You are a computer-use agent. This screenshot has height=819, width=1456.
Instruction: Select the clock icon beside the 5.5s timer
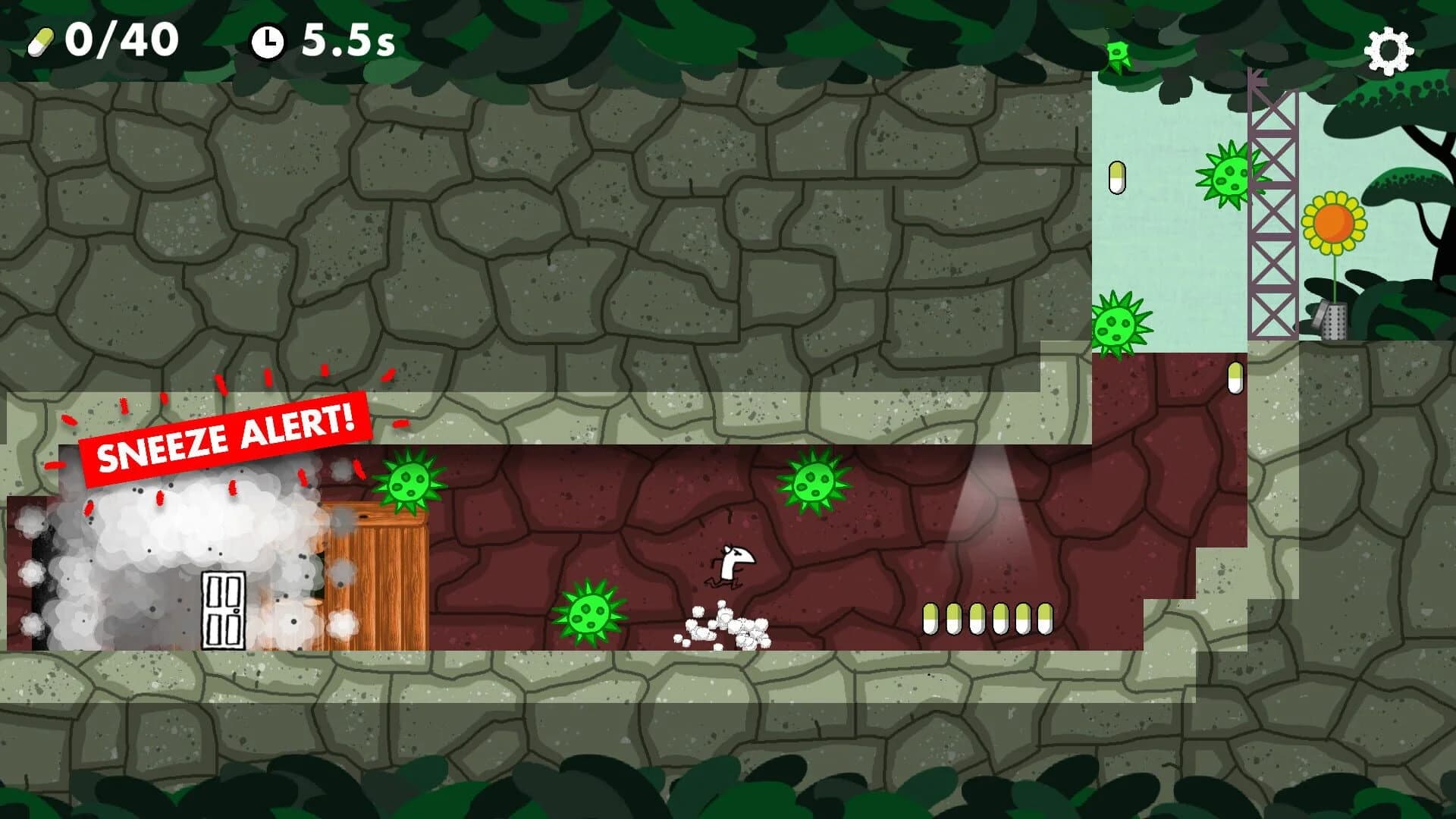[269, 42]
